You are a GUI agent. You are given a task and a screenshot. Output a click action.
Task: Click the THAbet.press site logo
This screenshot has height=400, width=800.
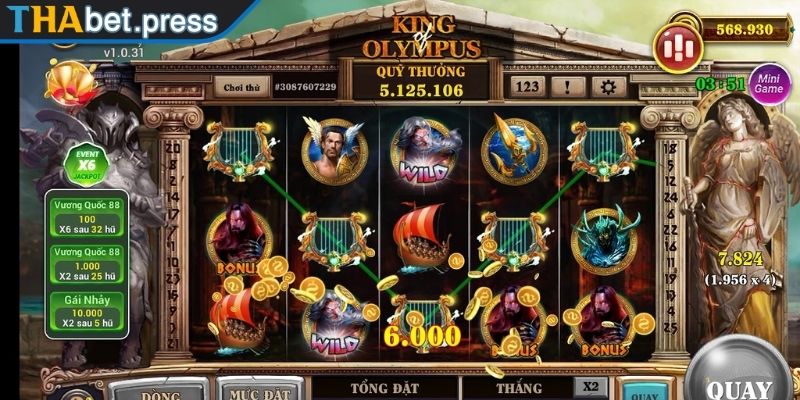pos(109,20)
